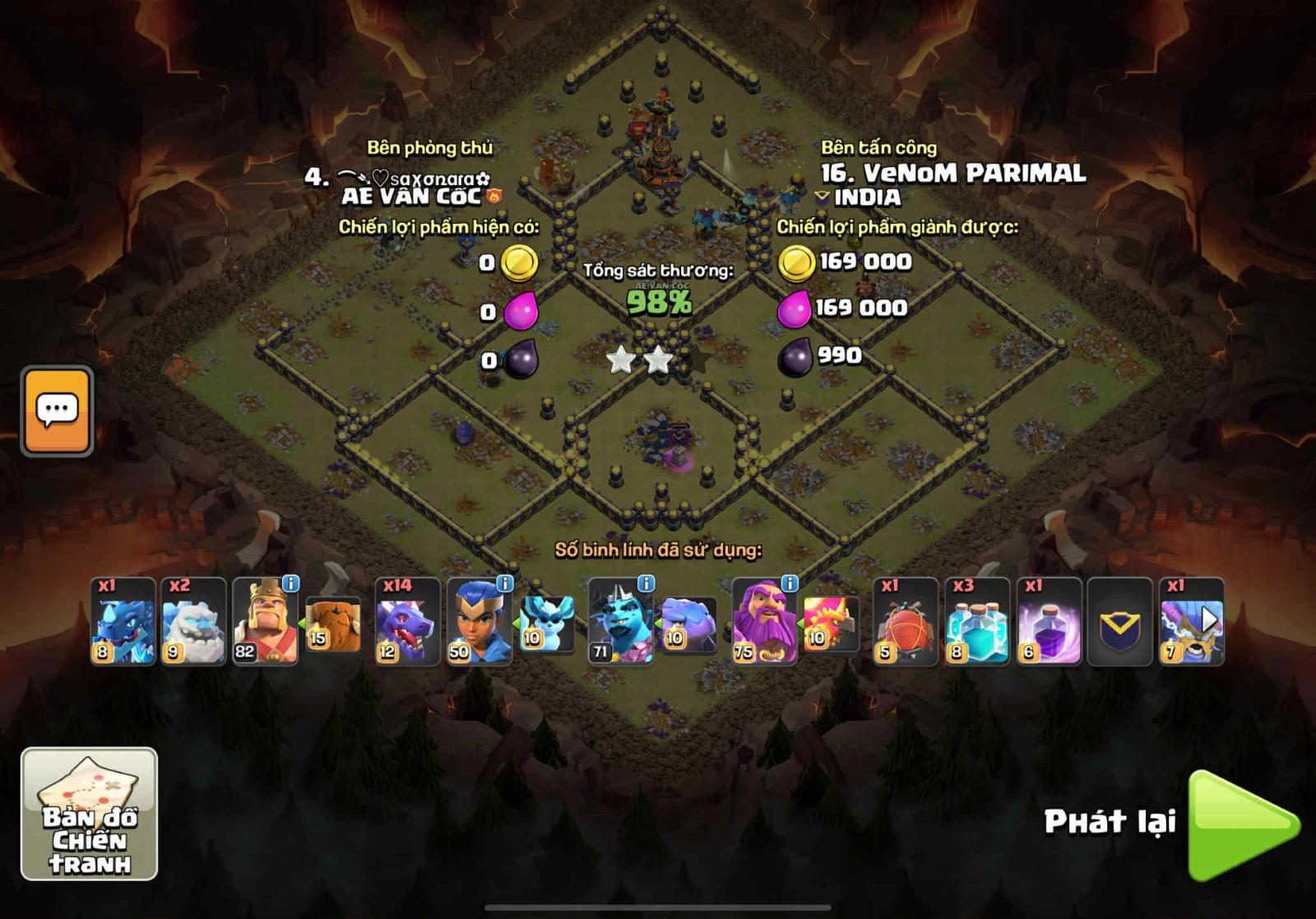Viewport: 1316px width, 919px height.
Task: Show Grand Warden info via his i badge
Action: (789, 583)
